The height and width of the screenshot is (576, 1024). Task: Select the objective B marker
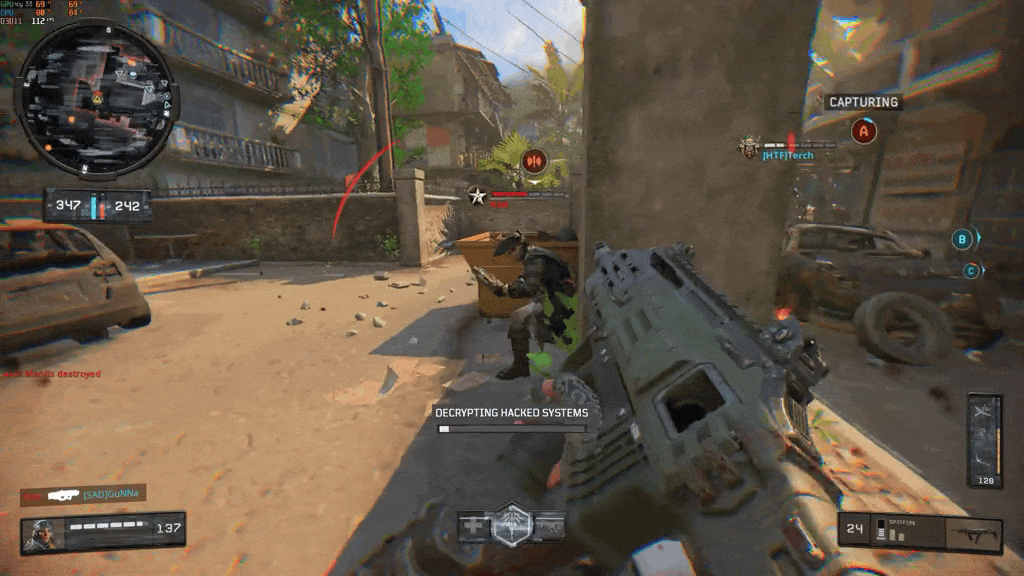[x=962, y=239]
